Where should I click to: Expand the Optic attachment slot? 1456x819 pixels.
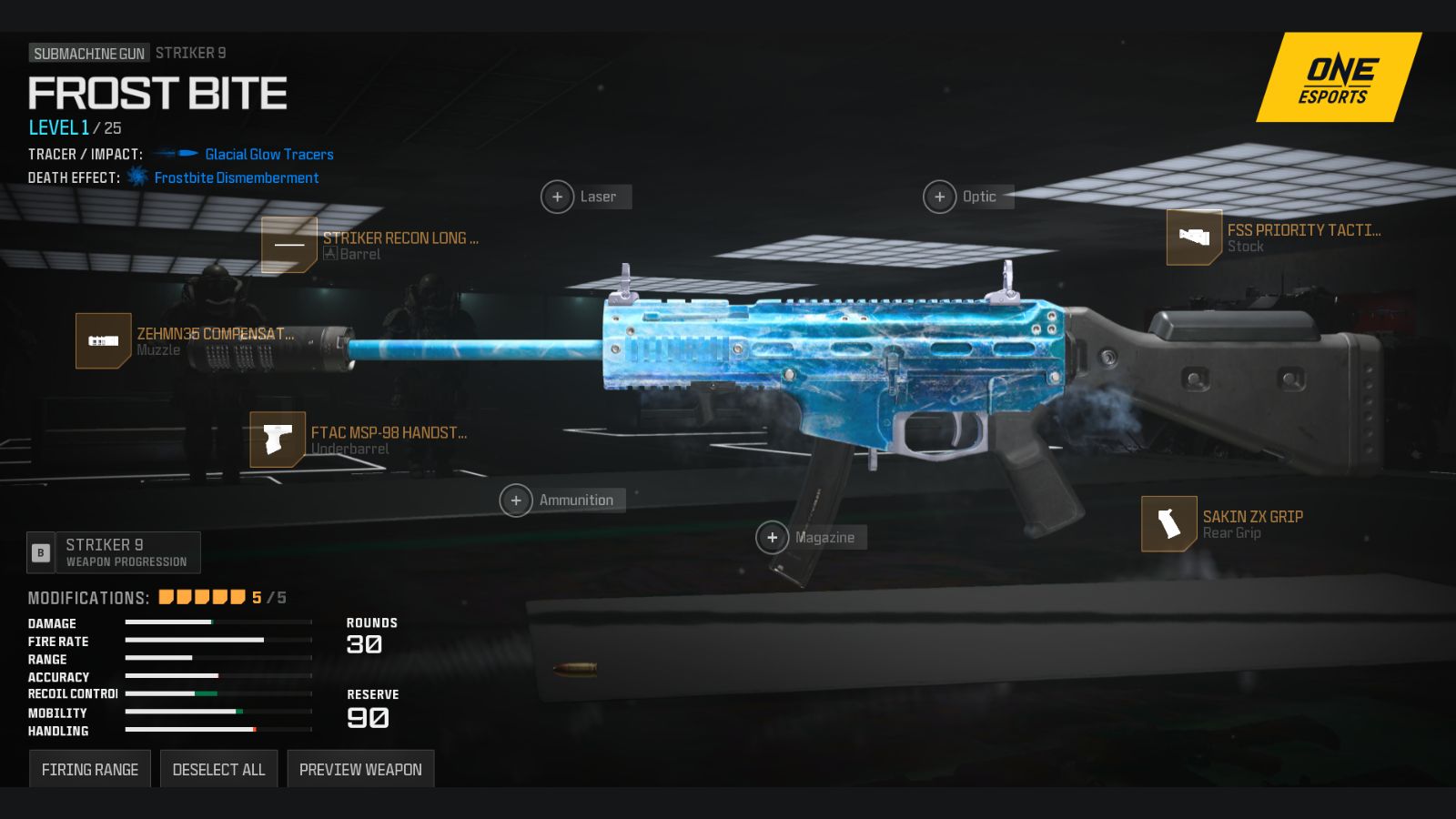940,197
